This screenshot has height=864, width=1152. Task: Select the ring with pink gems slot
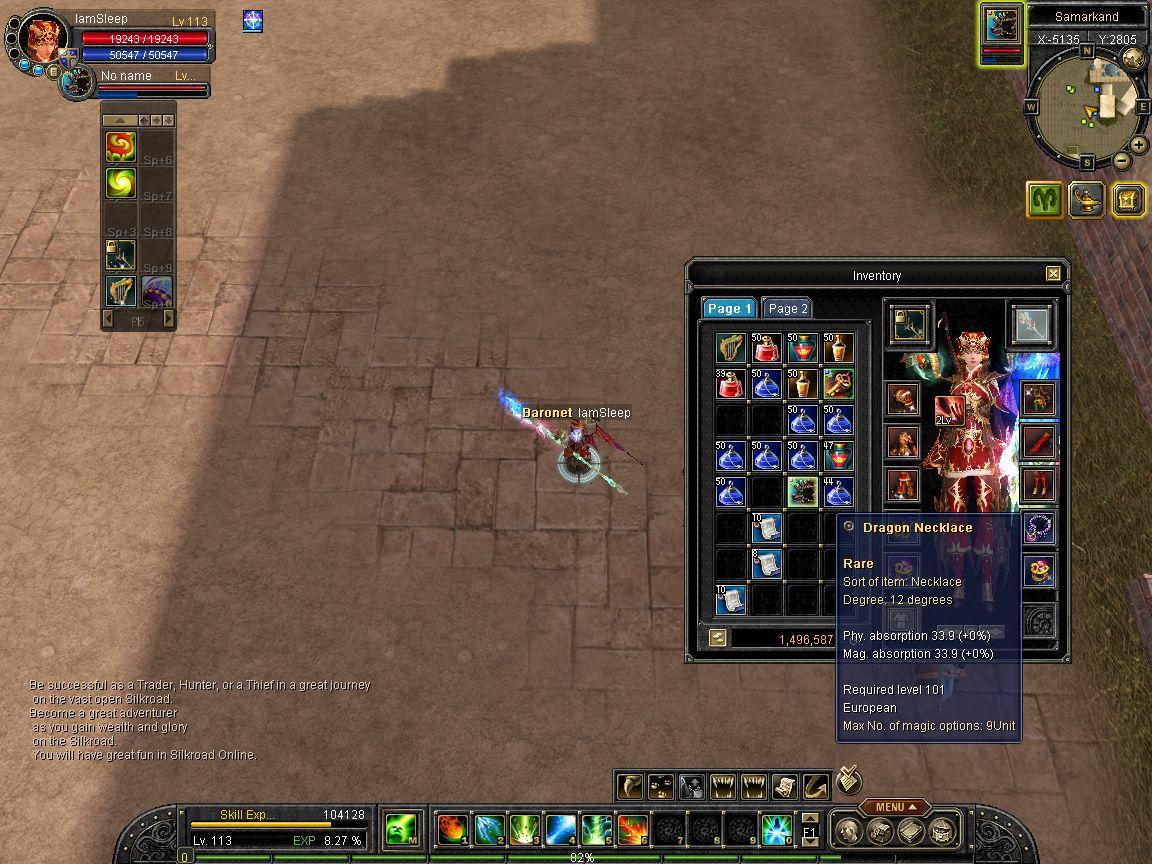click(x=1038, y=570)
